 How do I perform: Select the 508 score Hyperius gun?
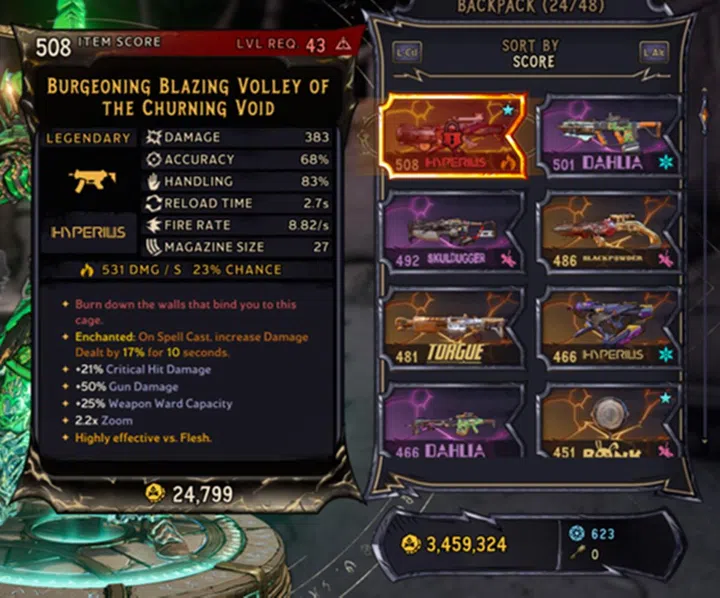(x=455, y=136)
